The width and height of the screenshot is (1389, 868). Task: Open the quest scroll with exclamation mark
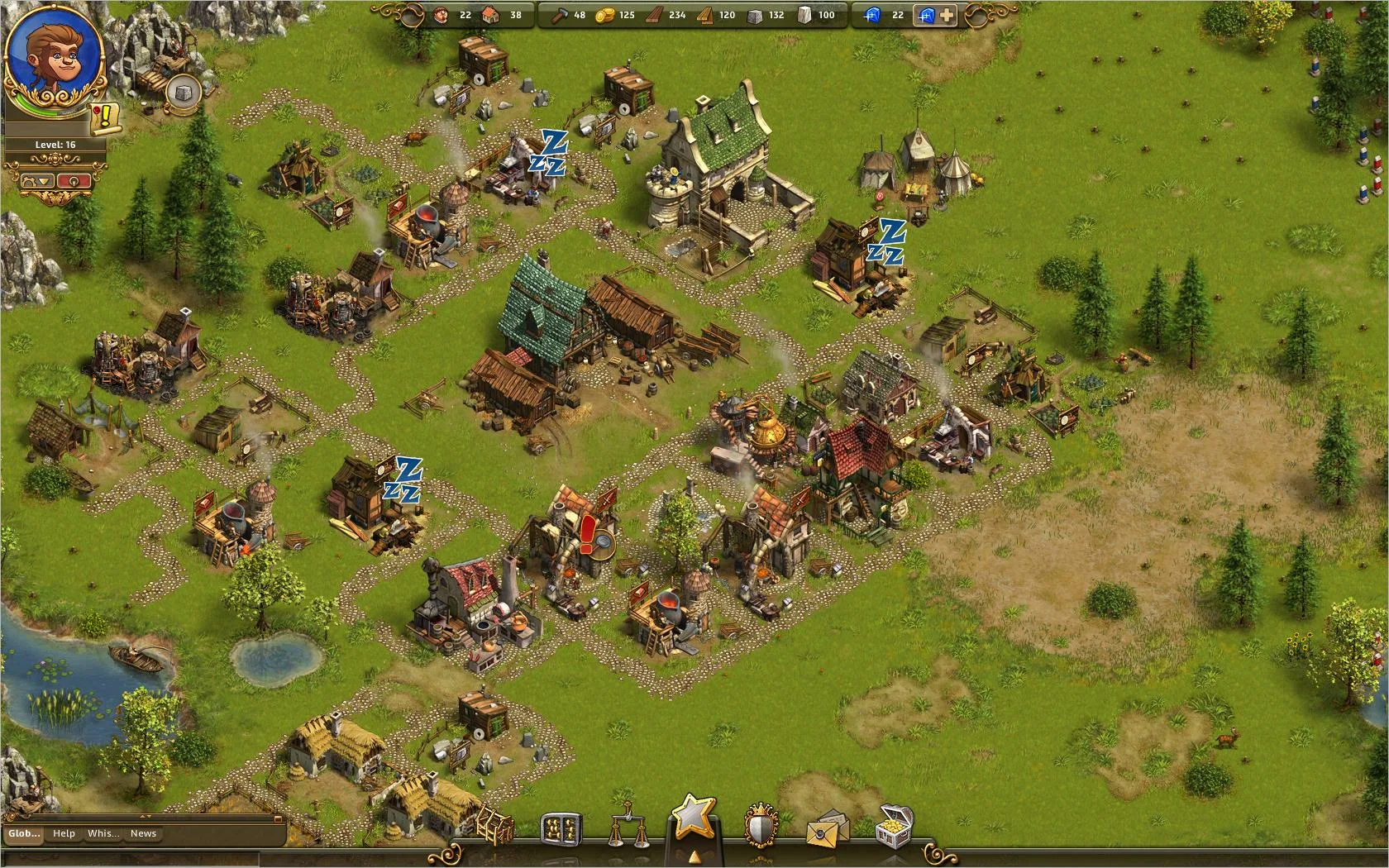click(x=106, y=119)
